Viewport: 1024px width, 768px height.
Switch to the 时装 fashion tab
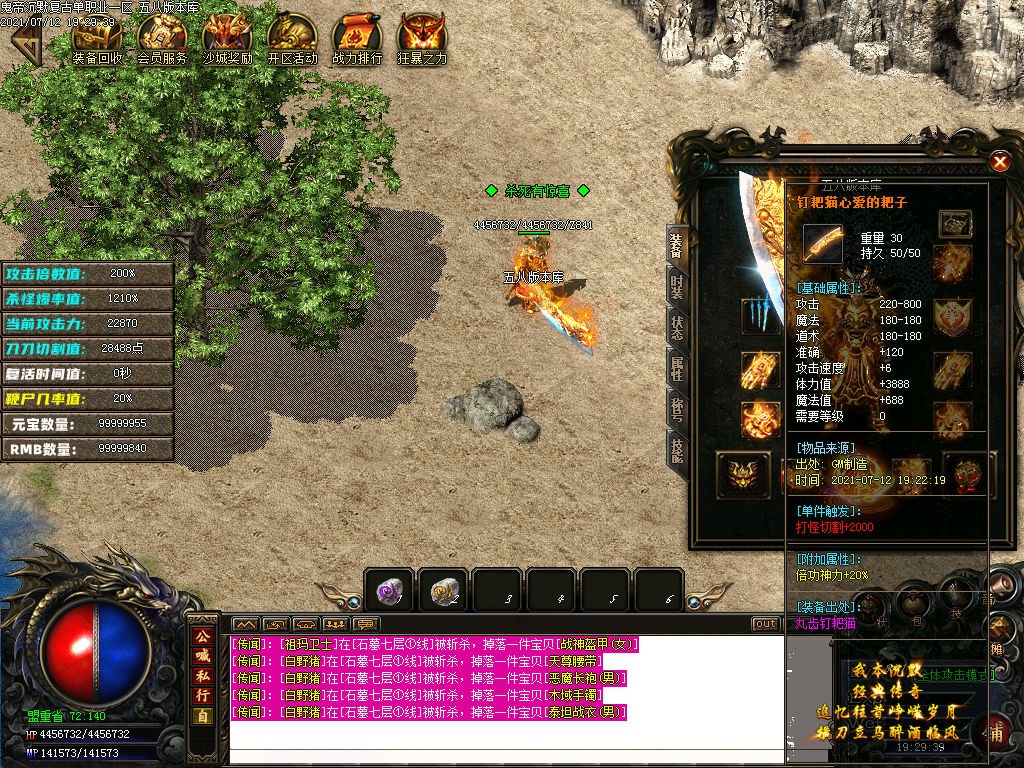[x=677, y=286]
